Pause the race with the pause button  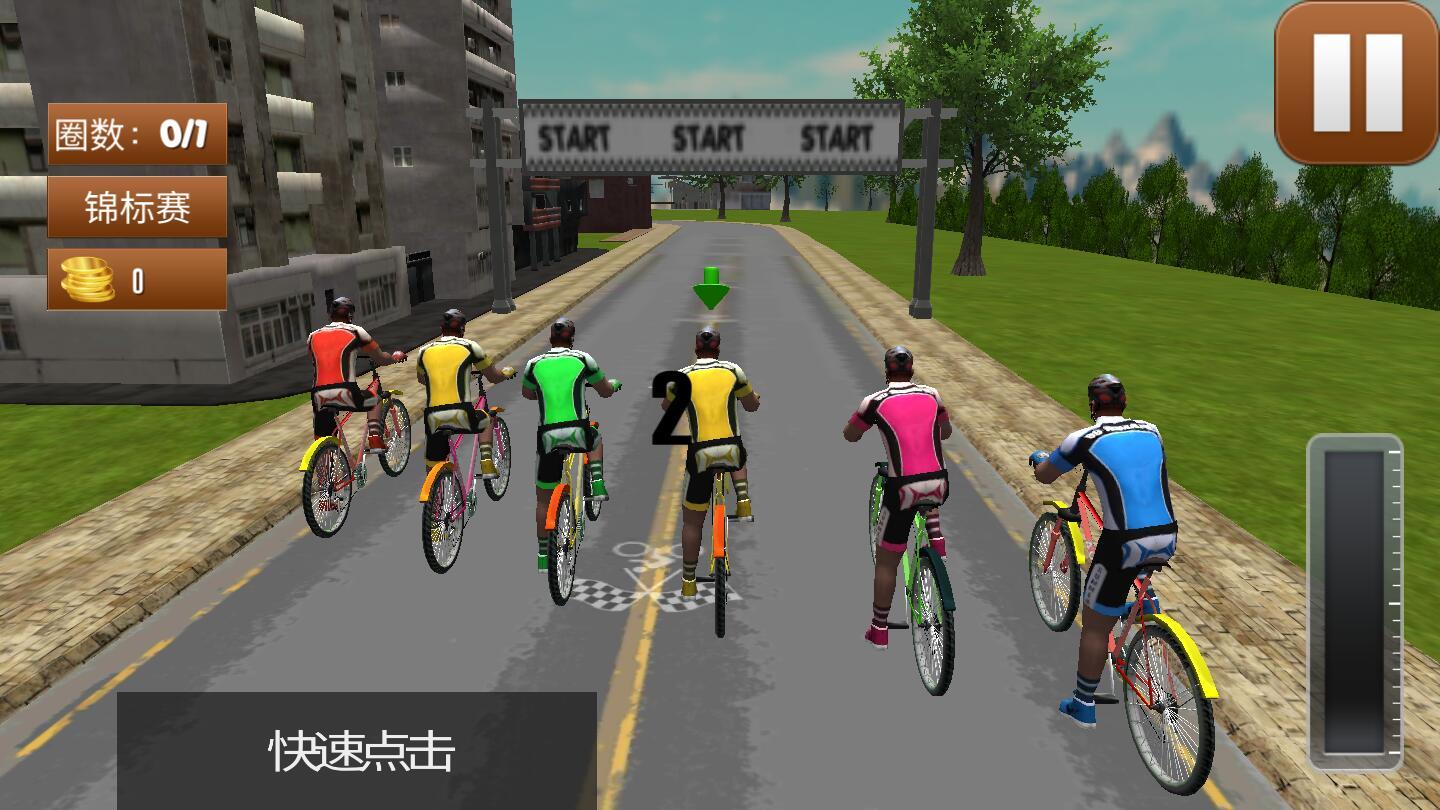[1357, 83]
